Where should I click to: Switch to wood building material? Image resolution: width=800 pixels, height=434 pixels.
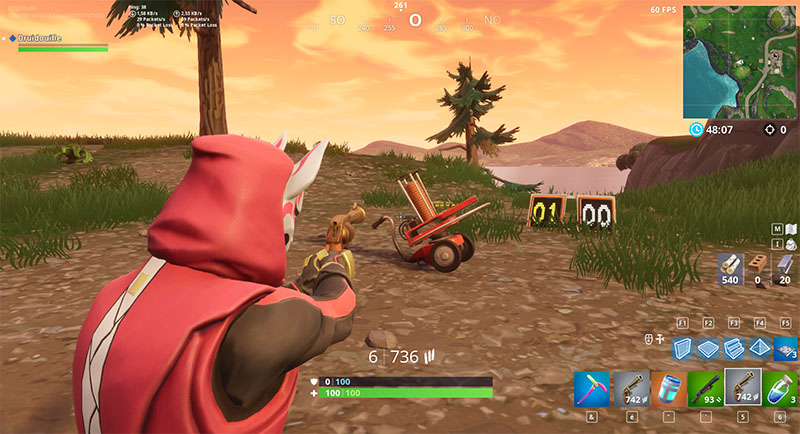click(x=729, y=267)
